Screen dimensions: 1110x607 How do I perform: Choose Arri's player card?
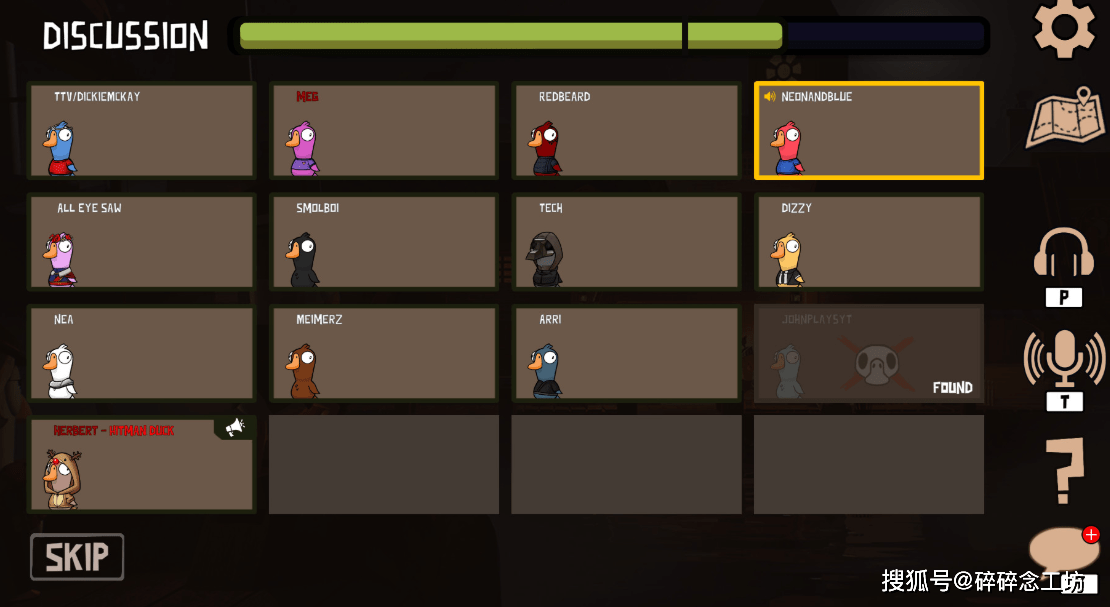627,354
